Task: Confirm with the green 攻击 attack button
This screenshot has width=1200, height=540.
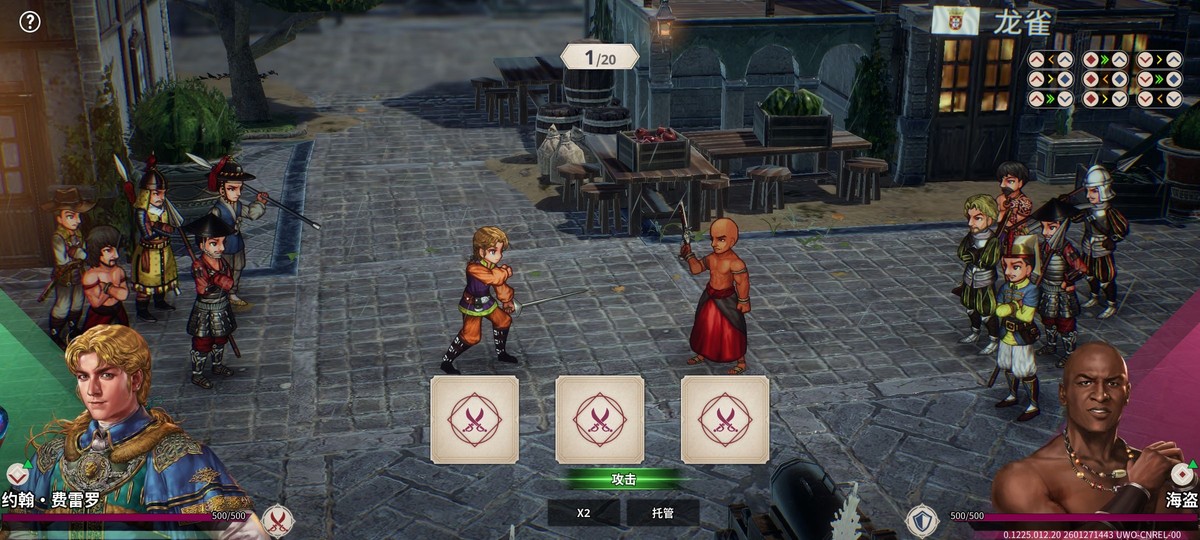Action: point(623,479)
